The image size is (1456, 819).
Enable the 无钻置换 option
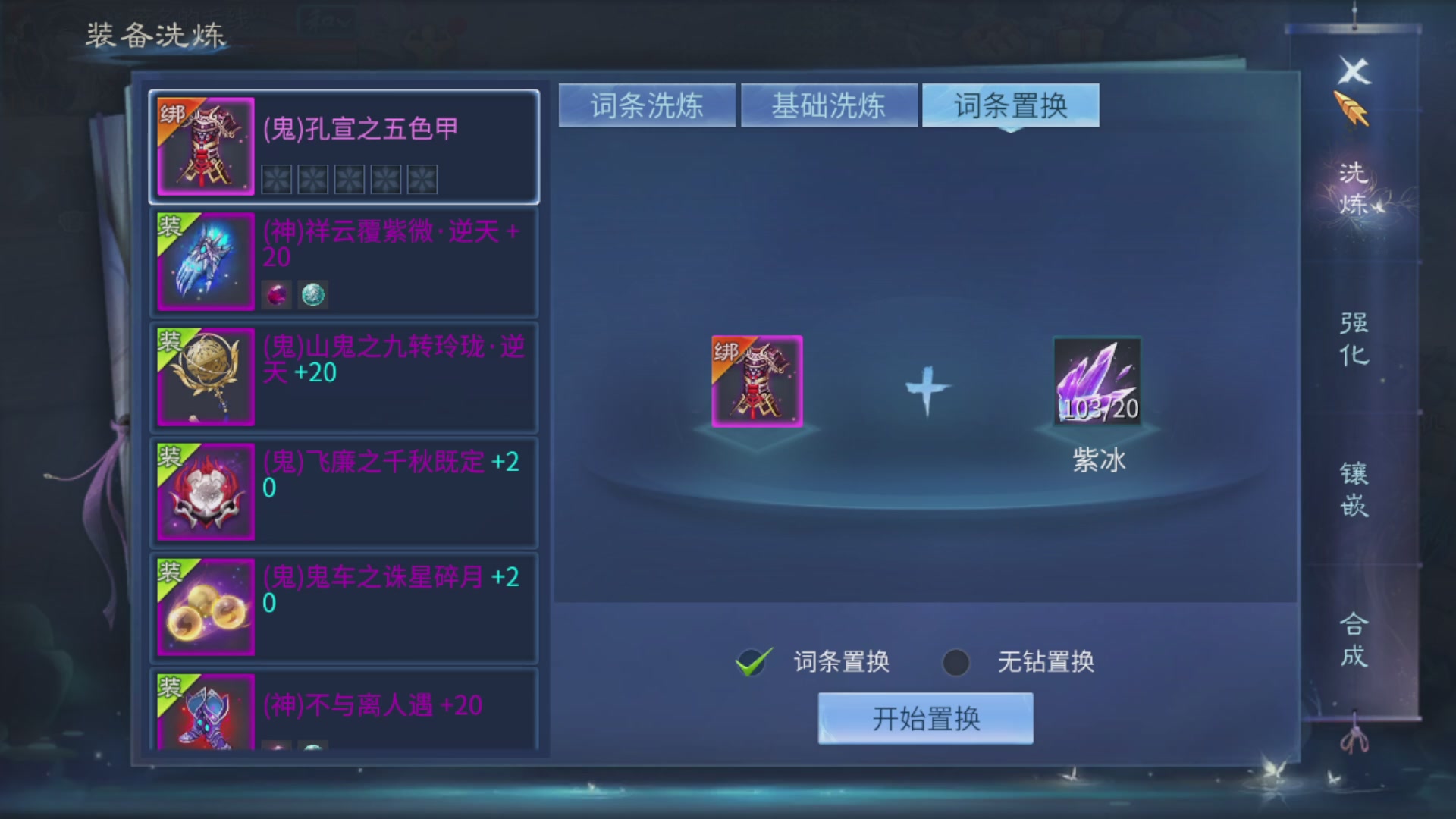pyautogui.click(x=954, y=662)
